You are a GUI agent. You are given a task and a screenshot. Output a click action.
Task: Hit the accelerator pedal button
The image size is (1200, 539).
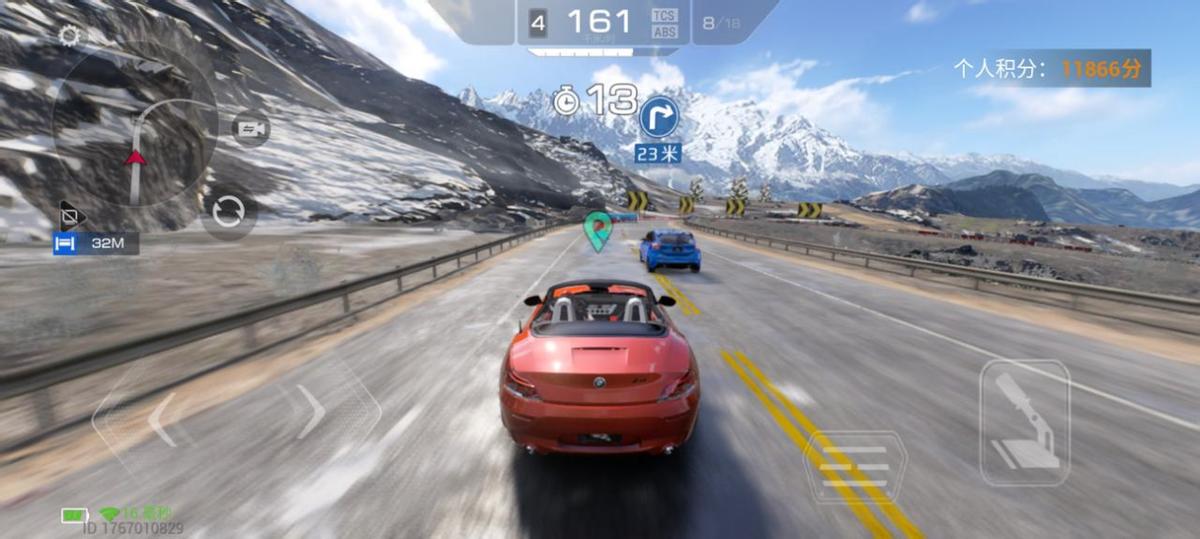(x=1024, y=422)
